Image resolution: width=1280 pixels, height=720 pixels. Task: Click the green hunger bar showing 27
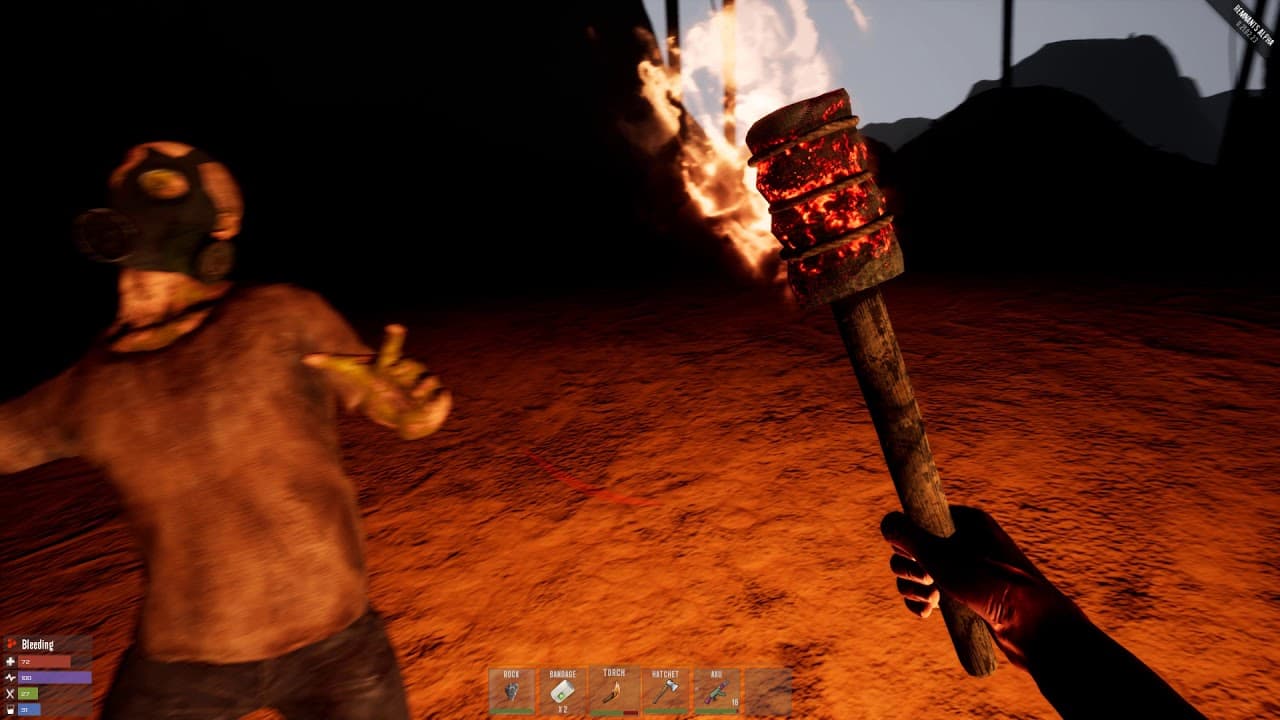point(28,693)
